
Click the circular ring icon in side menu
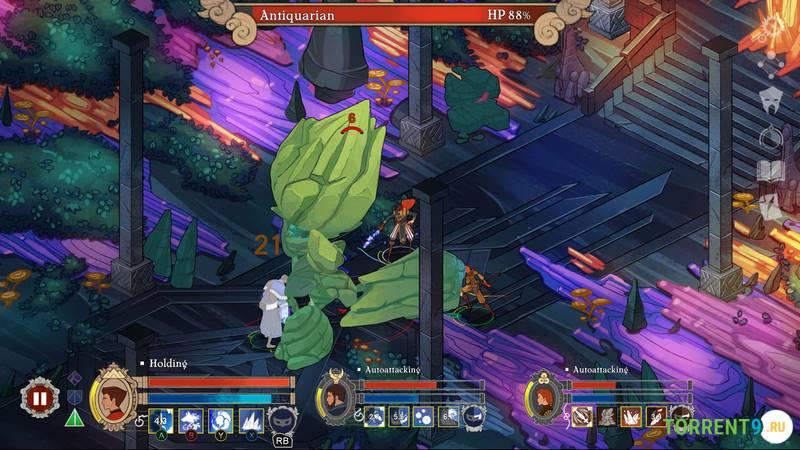pos(771,137)
